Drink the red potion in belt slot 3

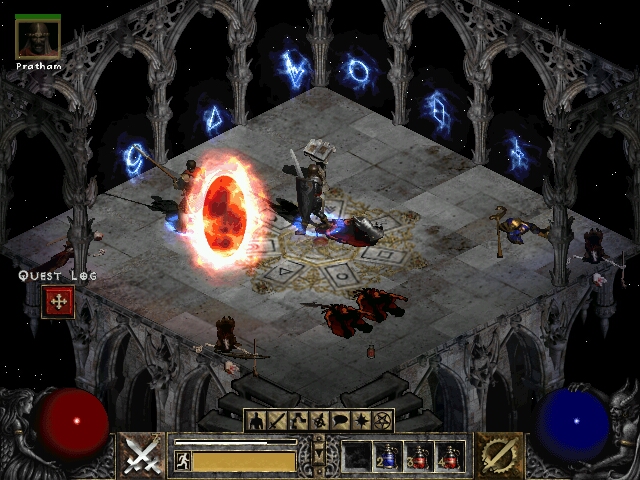coord(418,456)
